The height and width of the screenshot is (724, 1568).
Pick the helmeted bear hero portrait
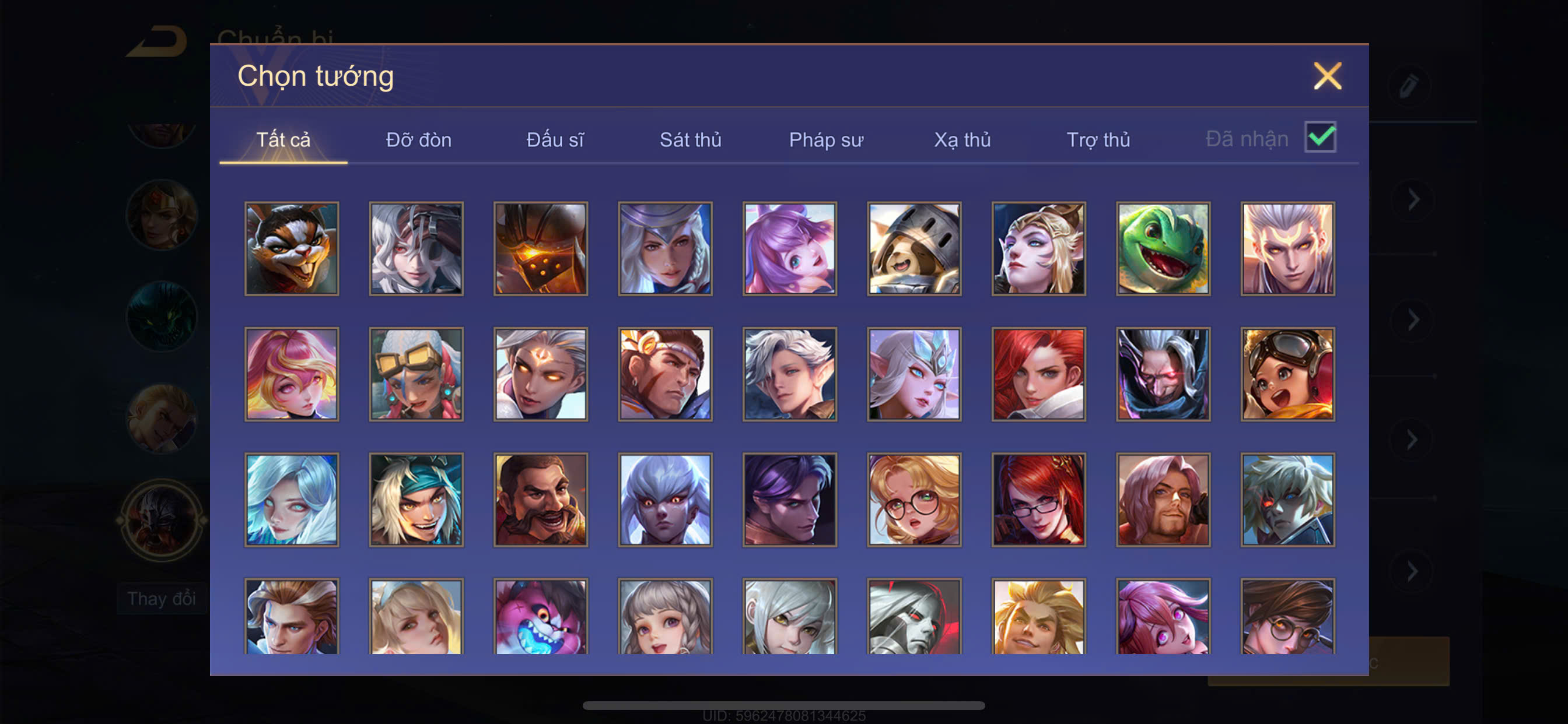914,249
